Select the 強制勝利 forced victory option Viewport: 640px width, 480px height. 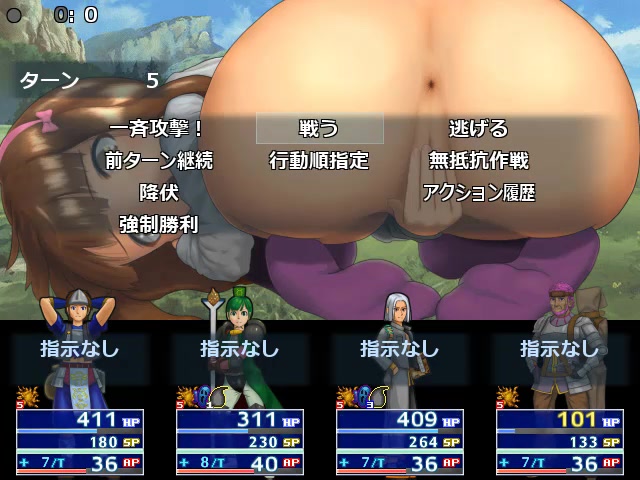click(x=158, y=224)
